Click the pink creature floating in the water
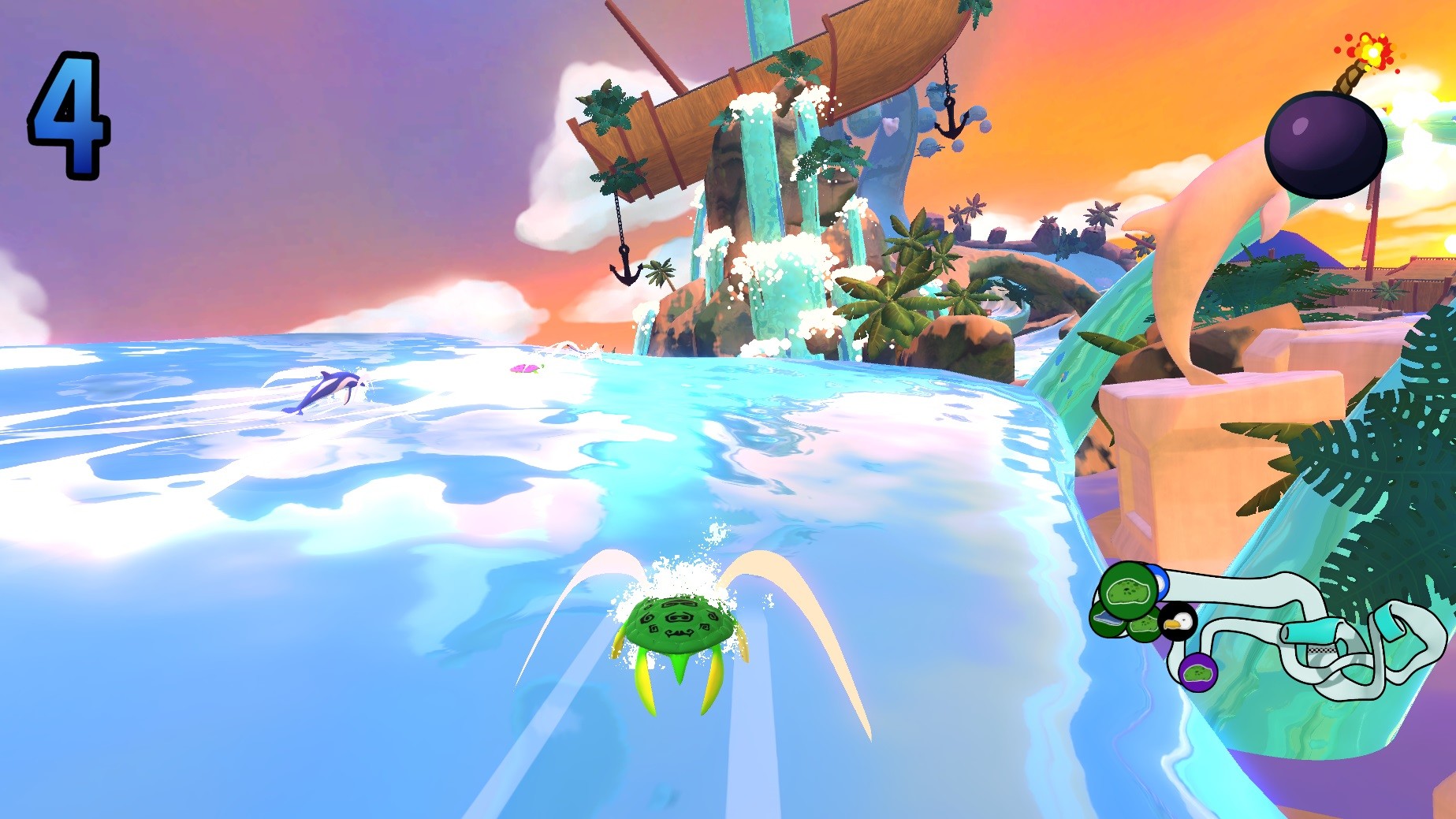 [x=524, y=370]
